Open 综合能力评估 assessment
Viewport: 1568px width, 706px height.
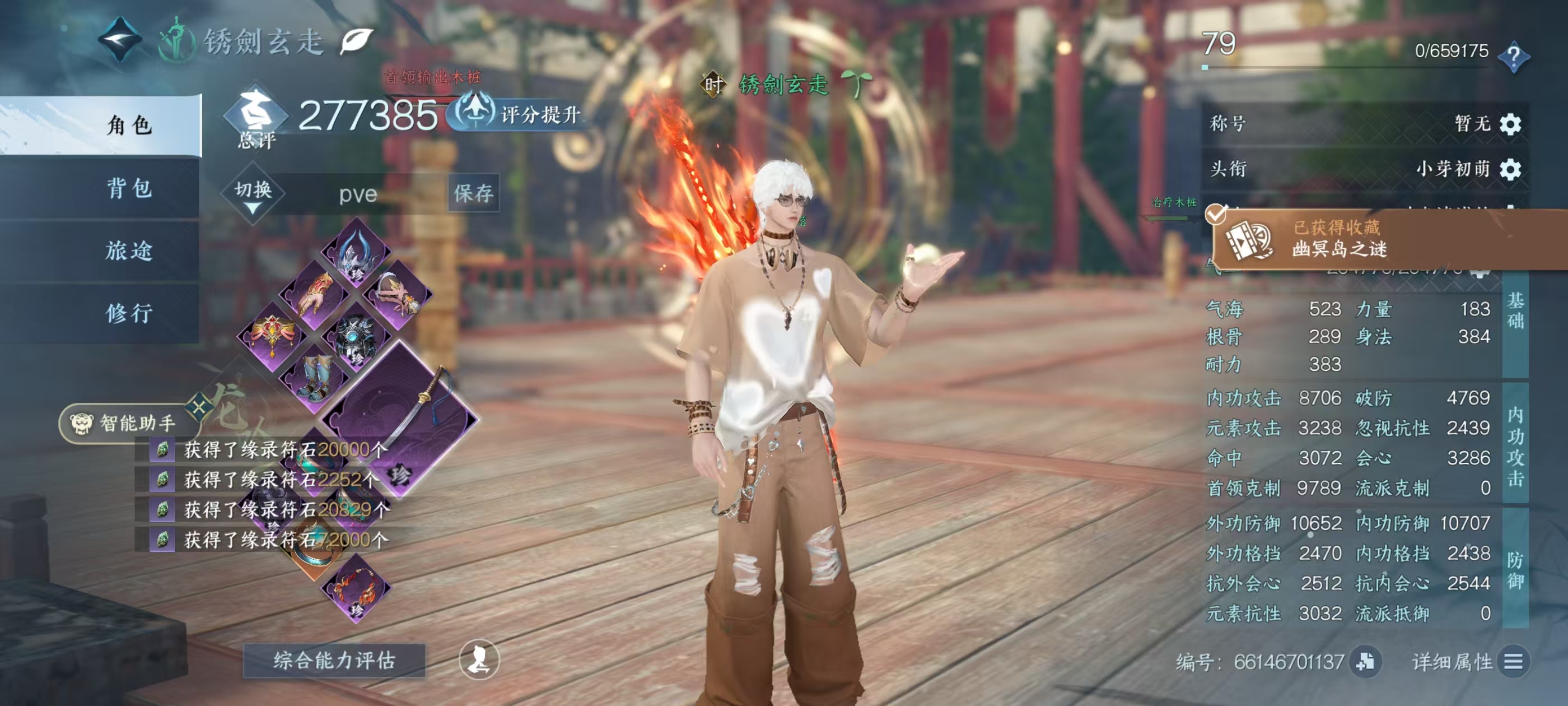334,660
